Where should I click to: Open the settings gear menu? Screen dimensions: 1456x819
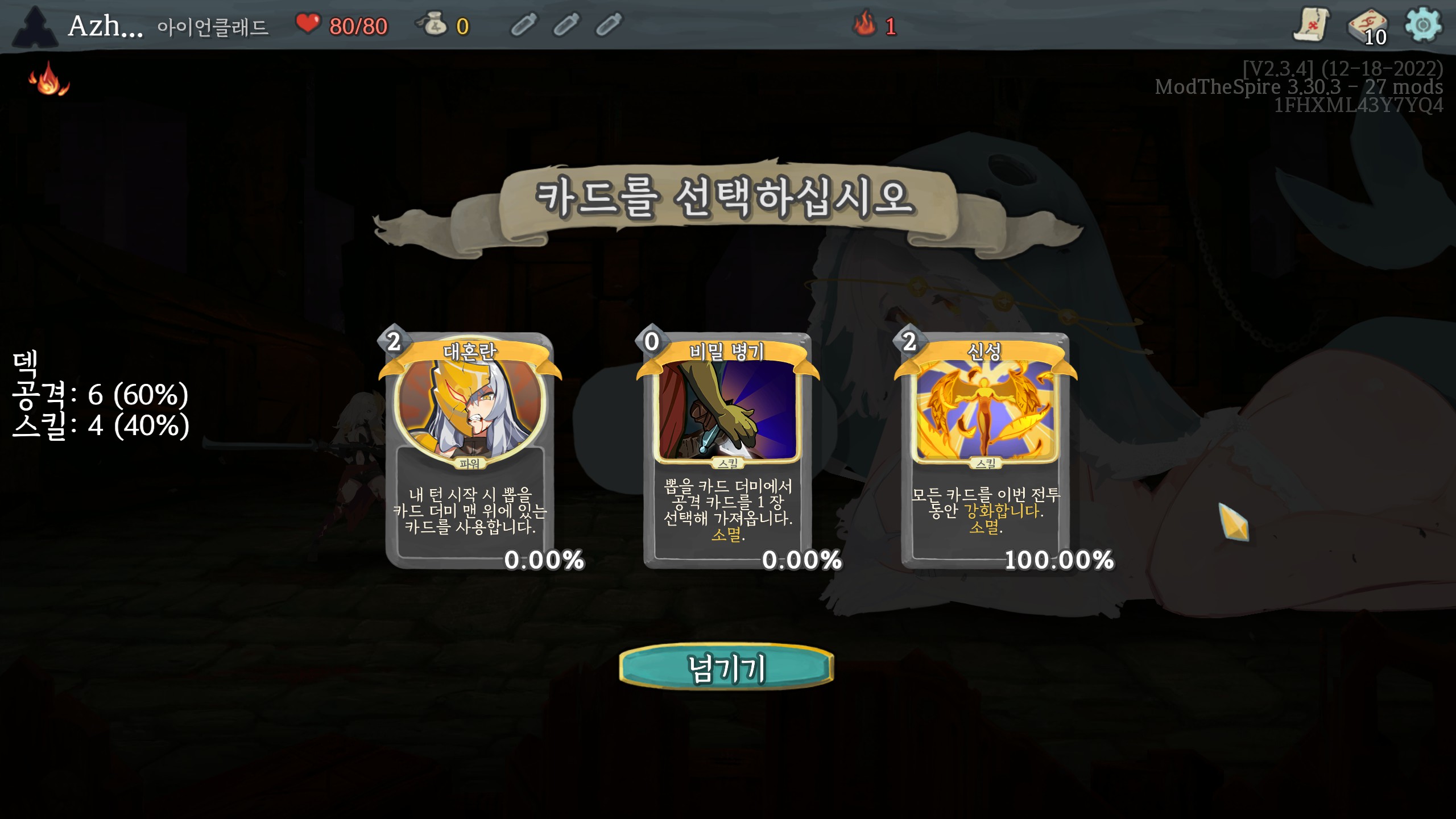[x=1422, y=25]
